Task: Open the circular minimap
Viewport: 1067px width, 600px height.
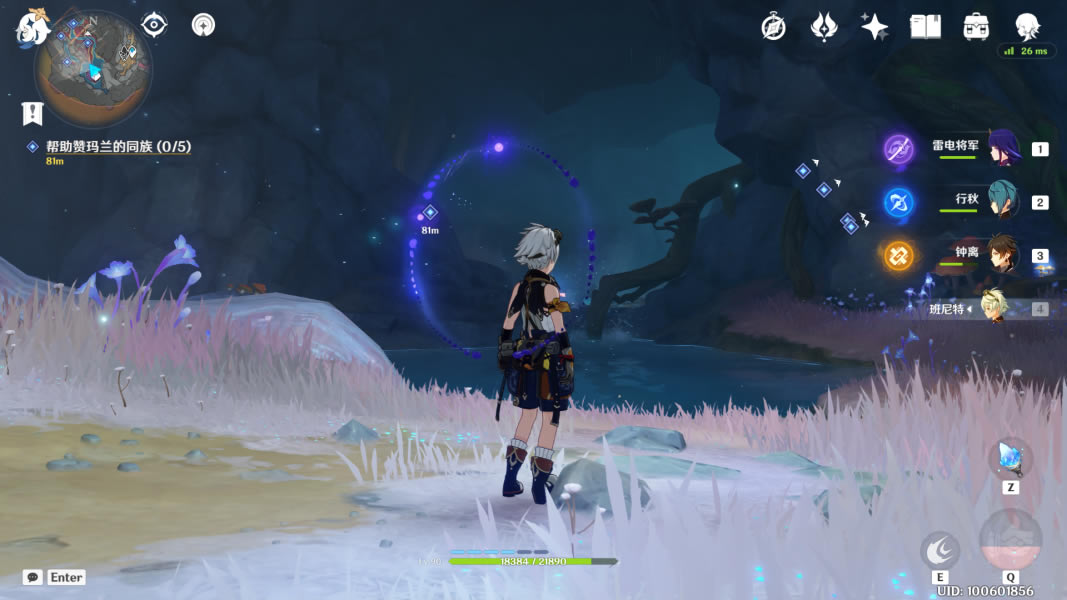Action: (93, 72)
